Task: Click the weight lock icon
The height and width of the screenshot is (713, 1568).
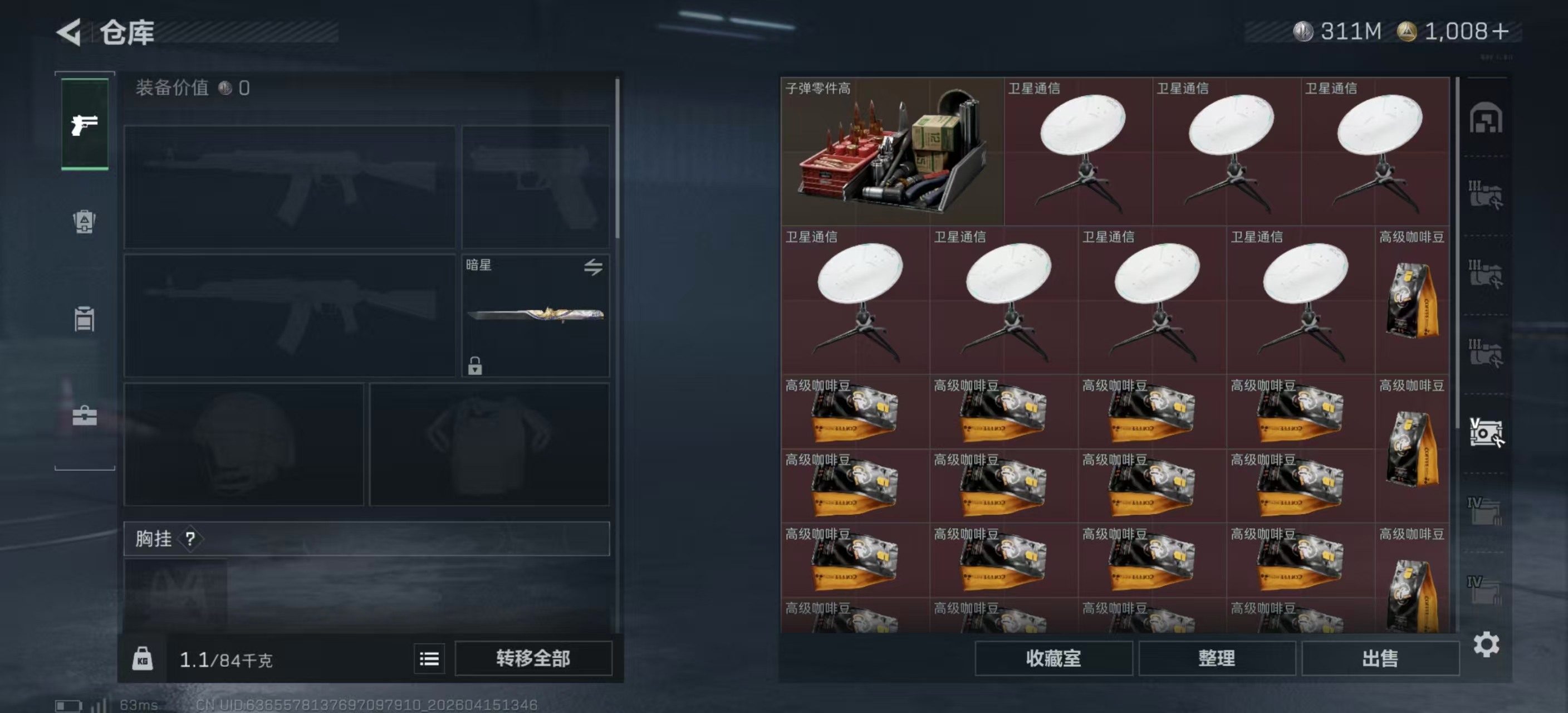Action: pos(143,659)
